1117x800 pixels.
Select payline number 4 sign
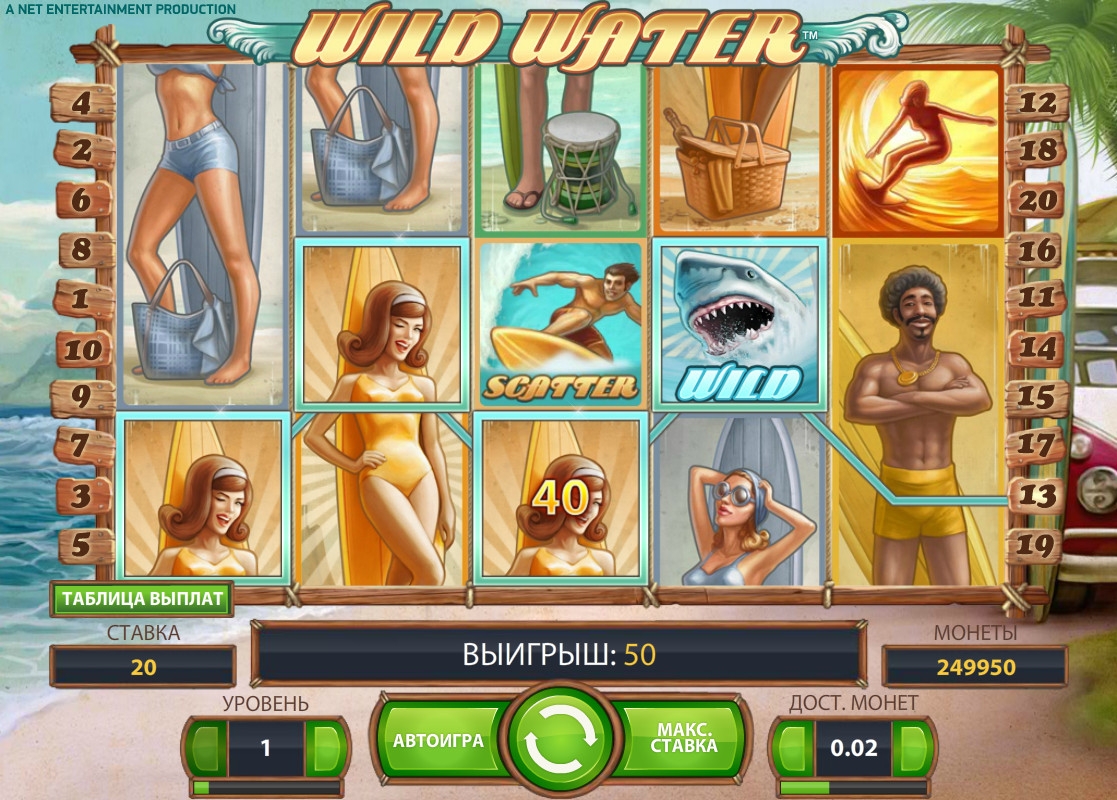click(x=81, y=102)
